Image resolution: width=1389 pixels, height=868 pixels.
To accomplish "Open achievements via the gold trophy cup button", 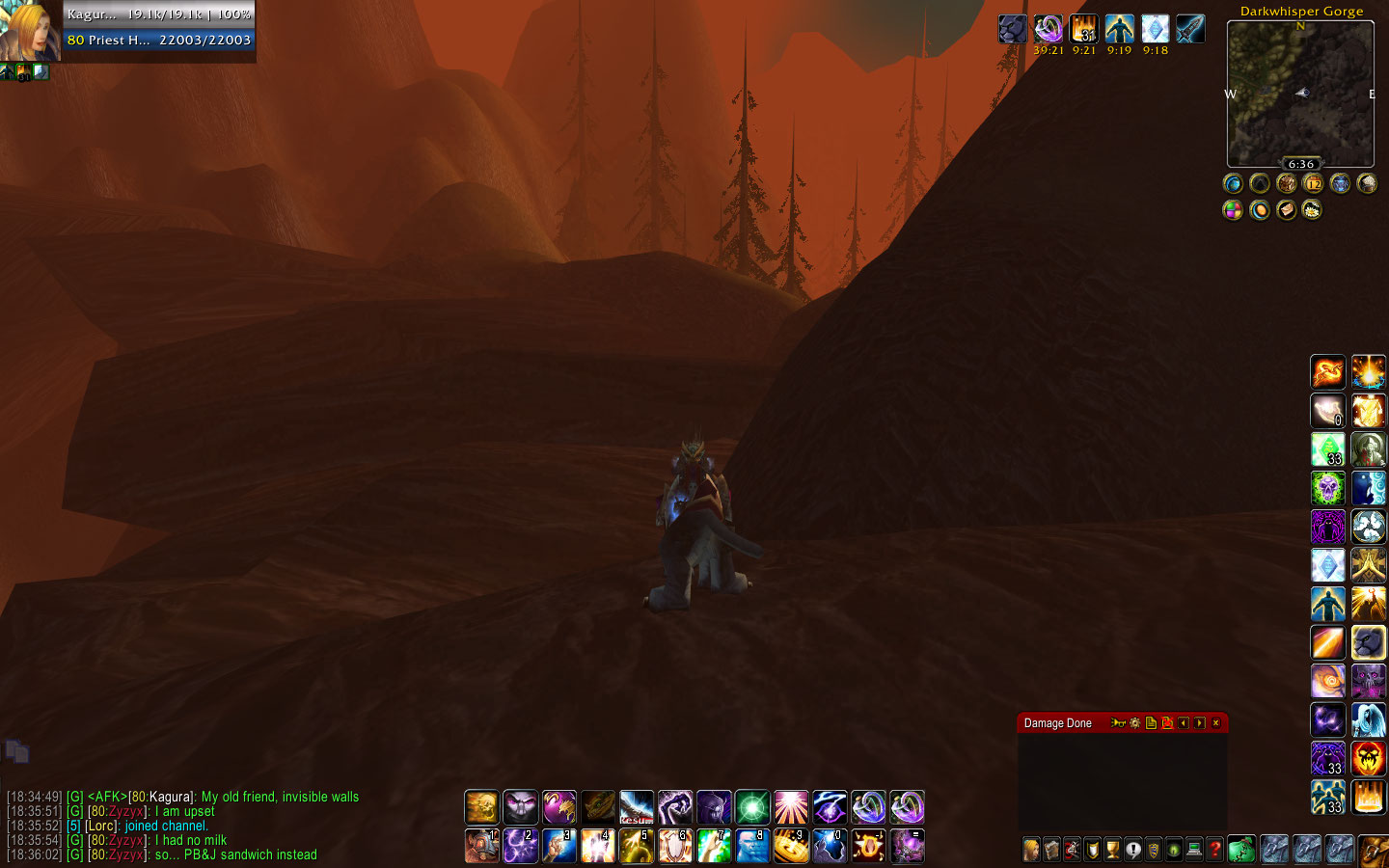I will pos(1112,850).
